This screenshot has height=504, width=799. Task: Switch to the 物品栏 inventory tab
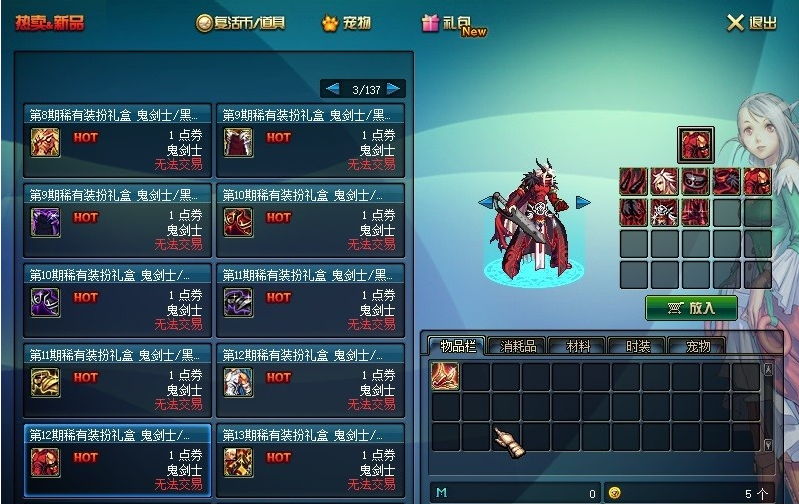point(456,346)
